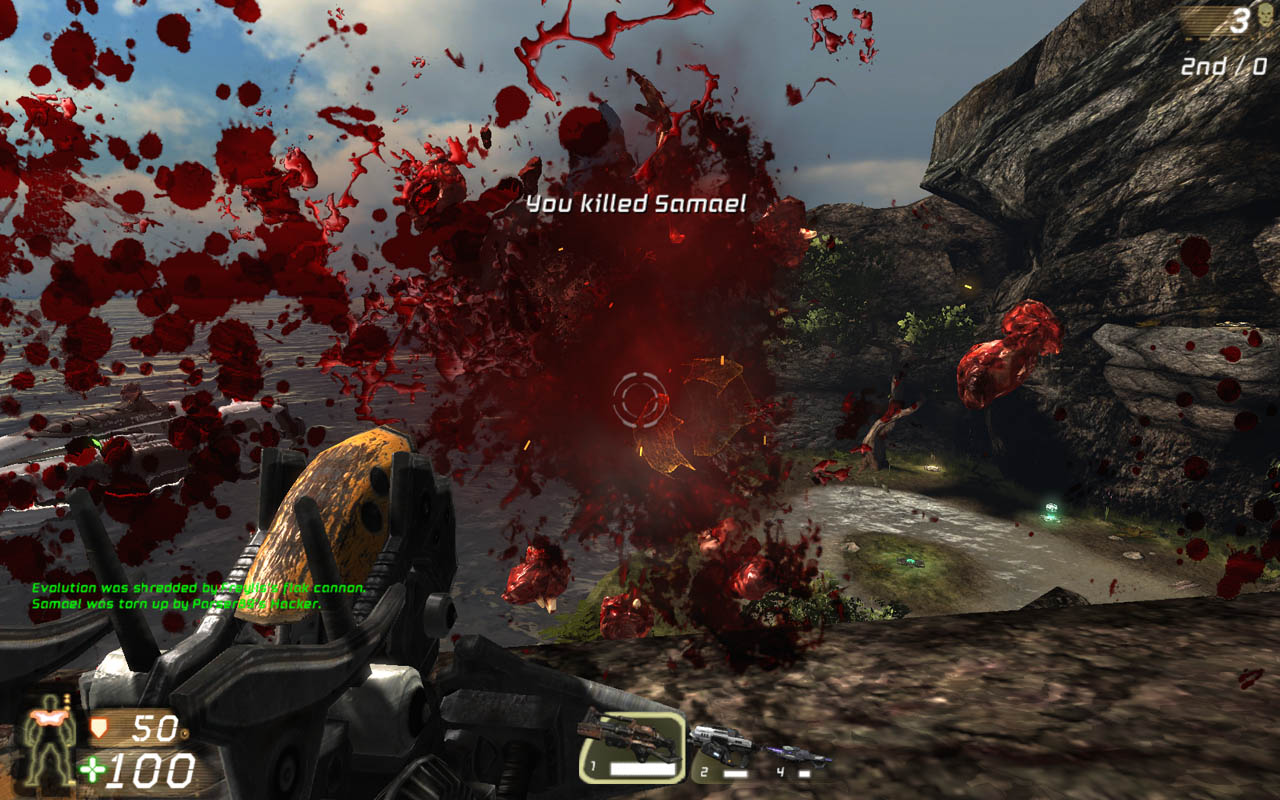This screenshot has height=800, width=1280.
Task: Toggle the ammo bar under weapon slot 2
Action: pyautogui.click(x=735, y=772)
